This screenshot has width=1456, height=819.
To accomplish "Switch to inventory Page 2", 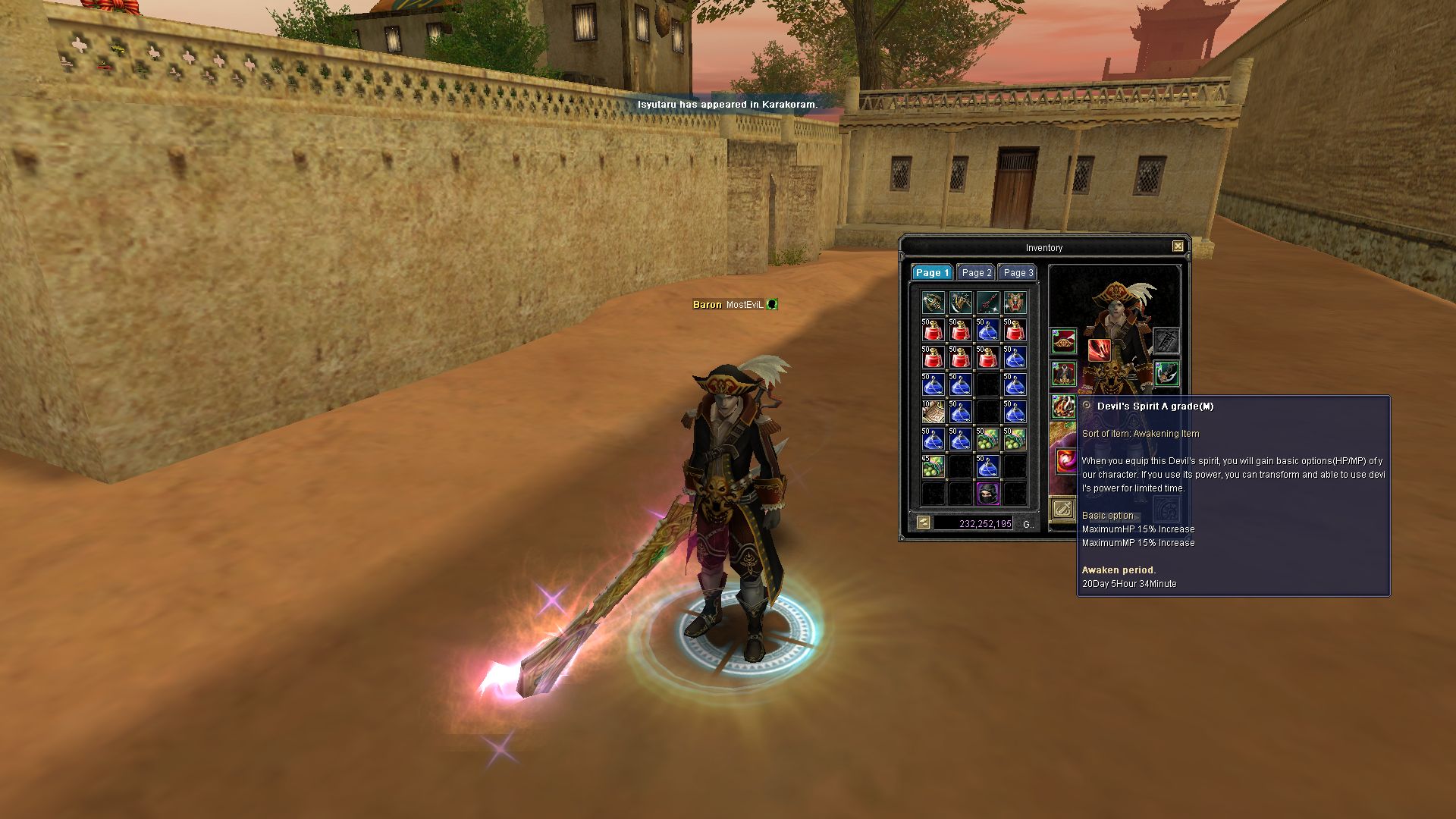I will [x=976, y=273].
